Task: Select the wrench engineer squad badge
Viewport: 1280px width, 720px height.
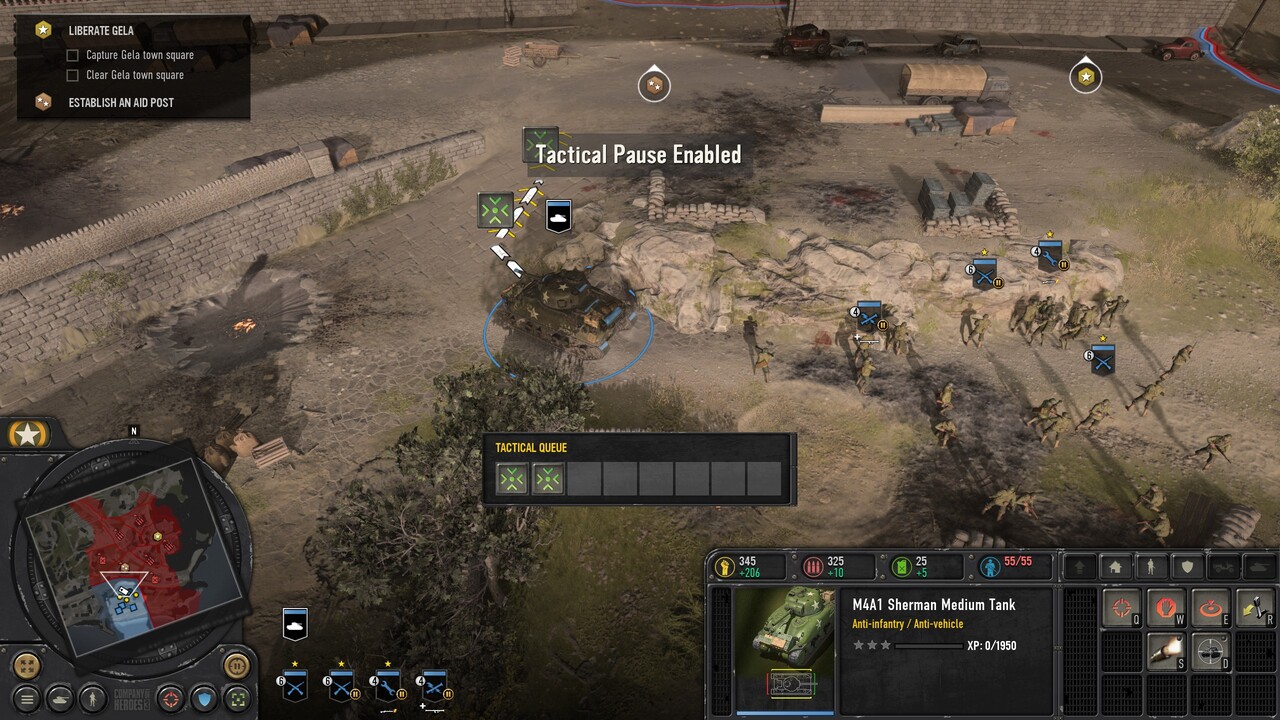Action: 388,687
